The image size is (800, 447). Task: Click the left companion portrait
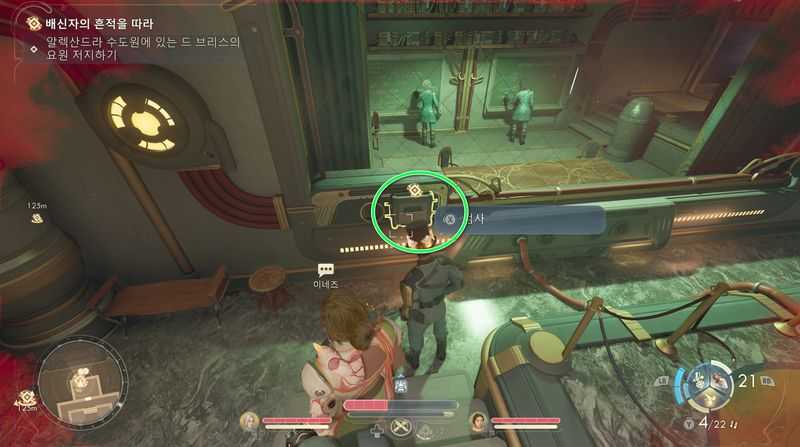(x=249, y=420)
